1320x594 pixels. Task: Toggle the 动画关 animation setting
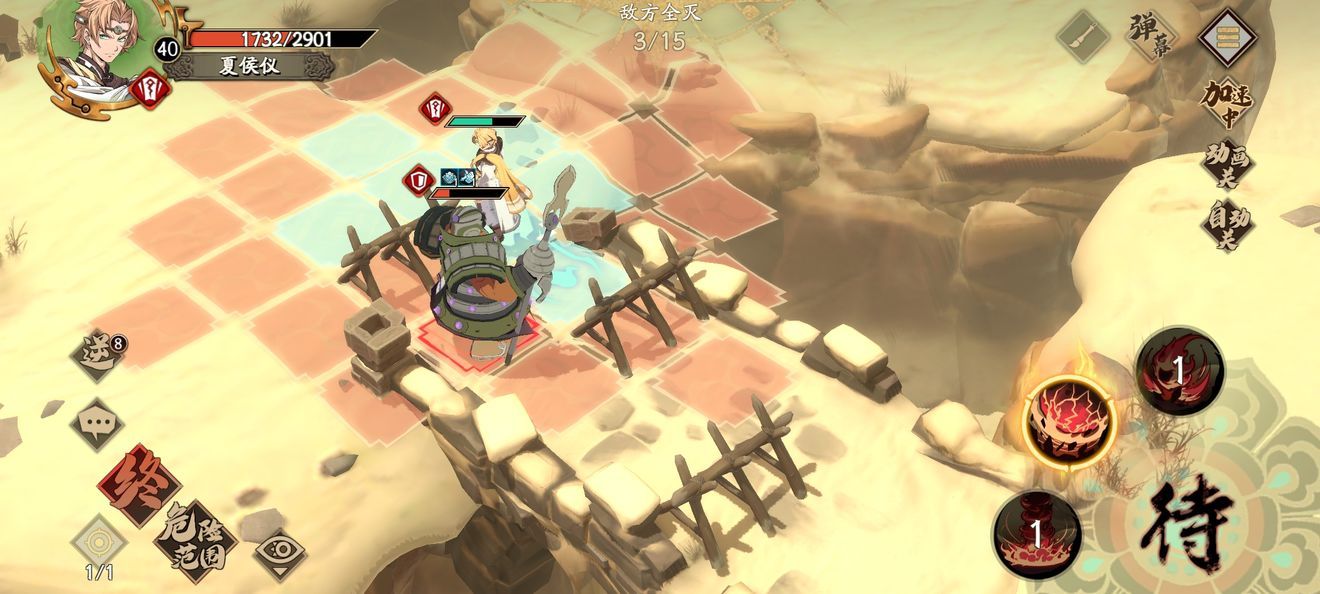pos(1227,165)
